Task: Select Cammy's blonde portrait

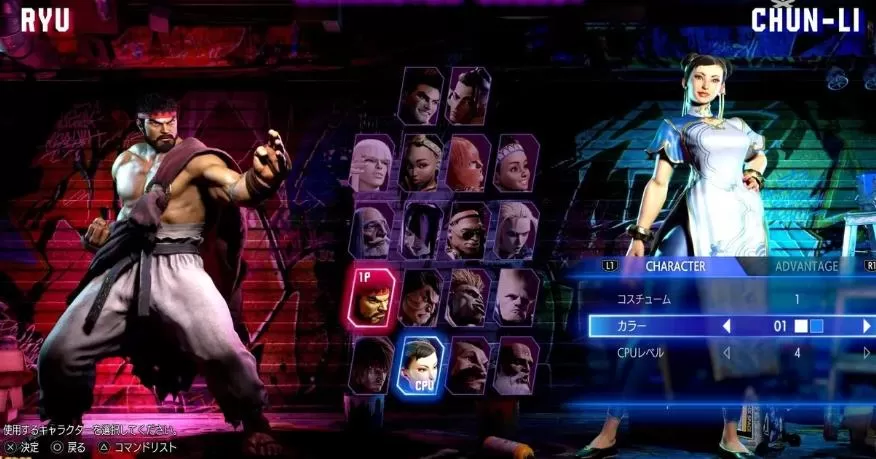Action: [516, 230]
